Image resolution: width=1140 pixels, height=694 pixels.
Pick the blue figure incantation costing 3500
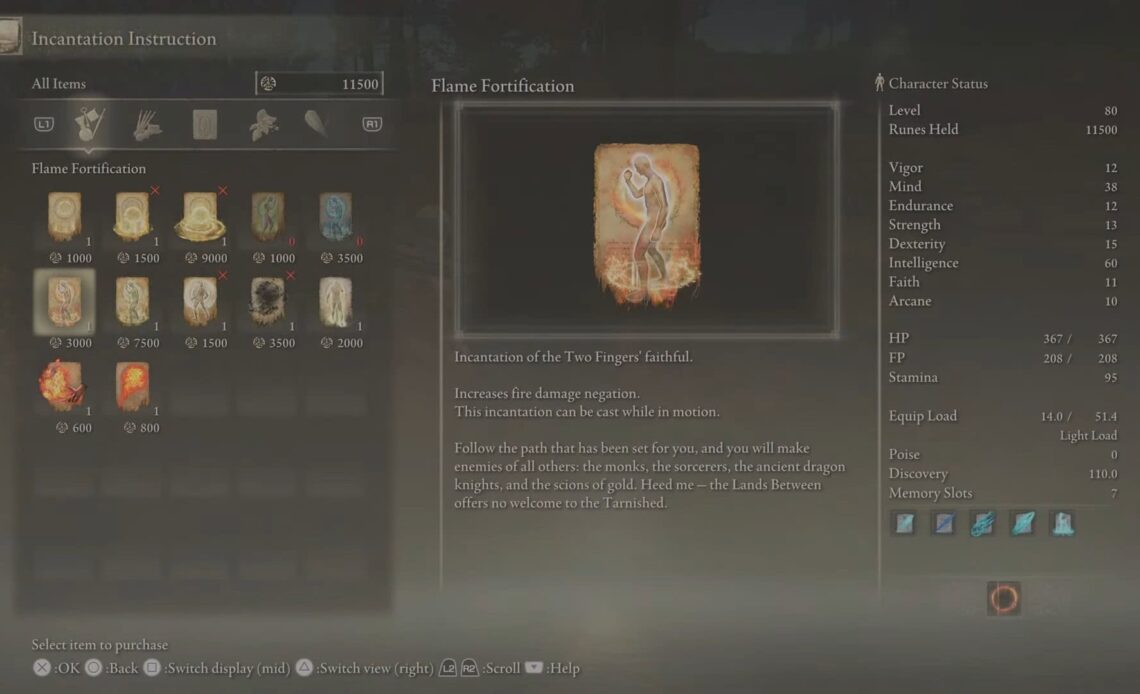(x=335, y=216)
